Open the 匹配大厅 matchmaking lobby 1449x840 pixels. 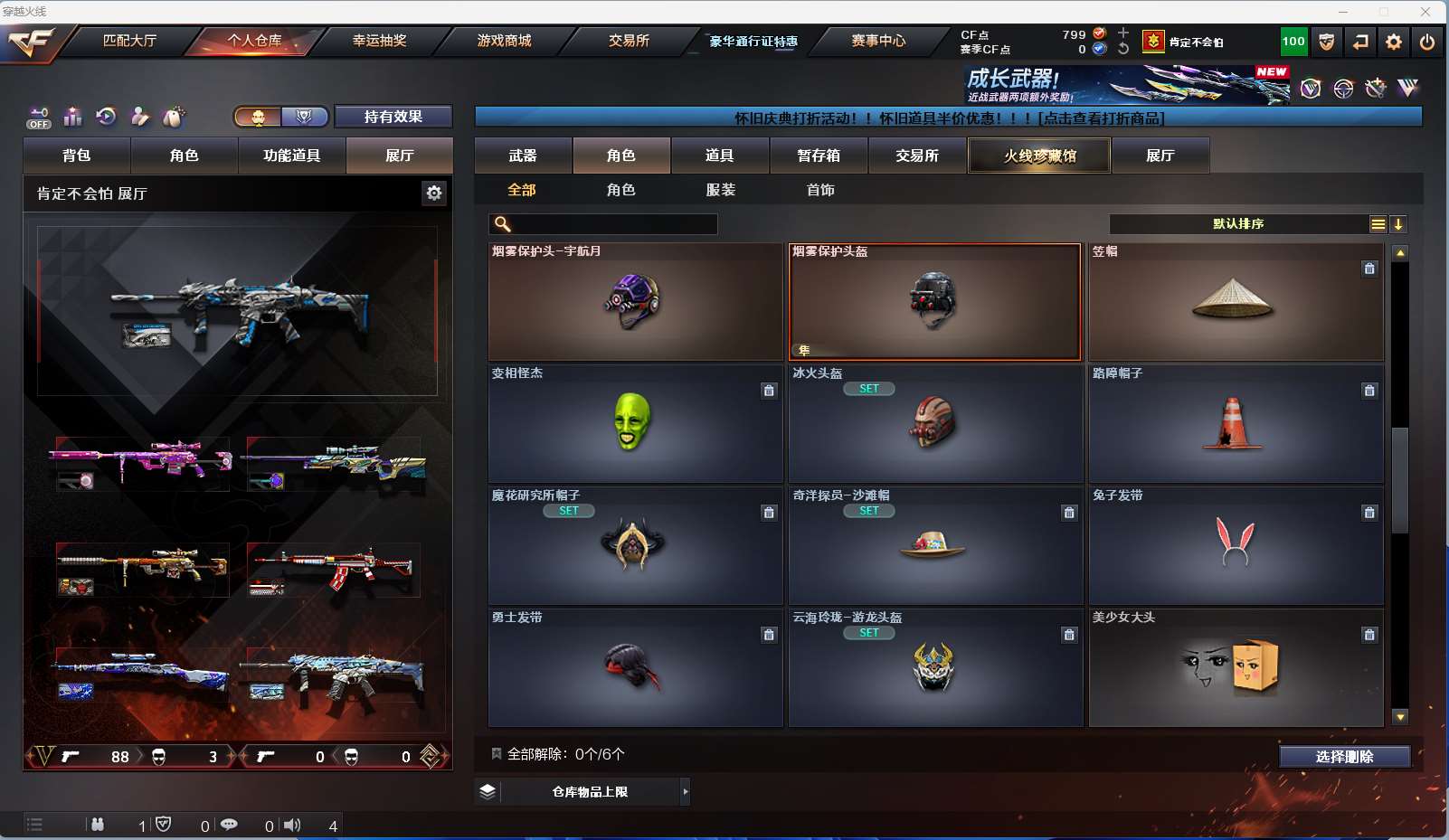[129, 41]
